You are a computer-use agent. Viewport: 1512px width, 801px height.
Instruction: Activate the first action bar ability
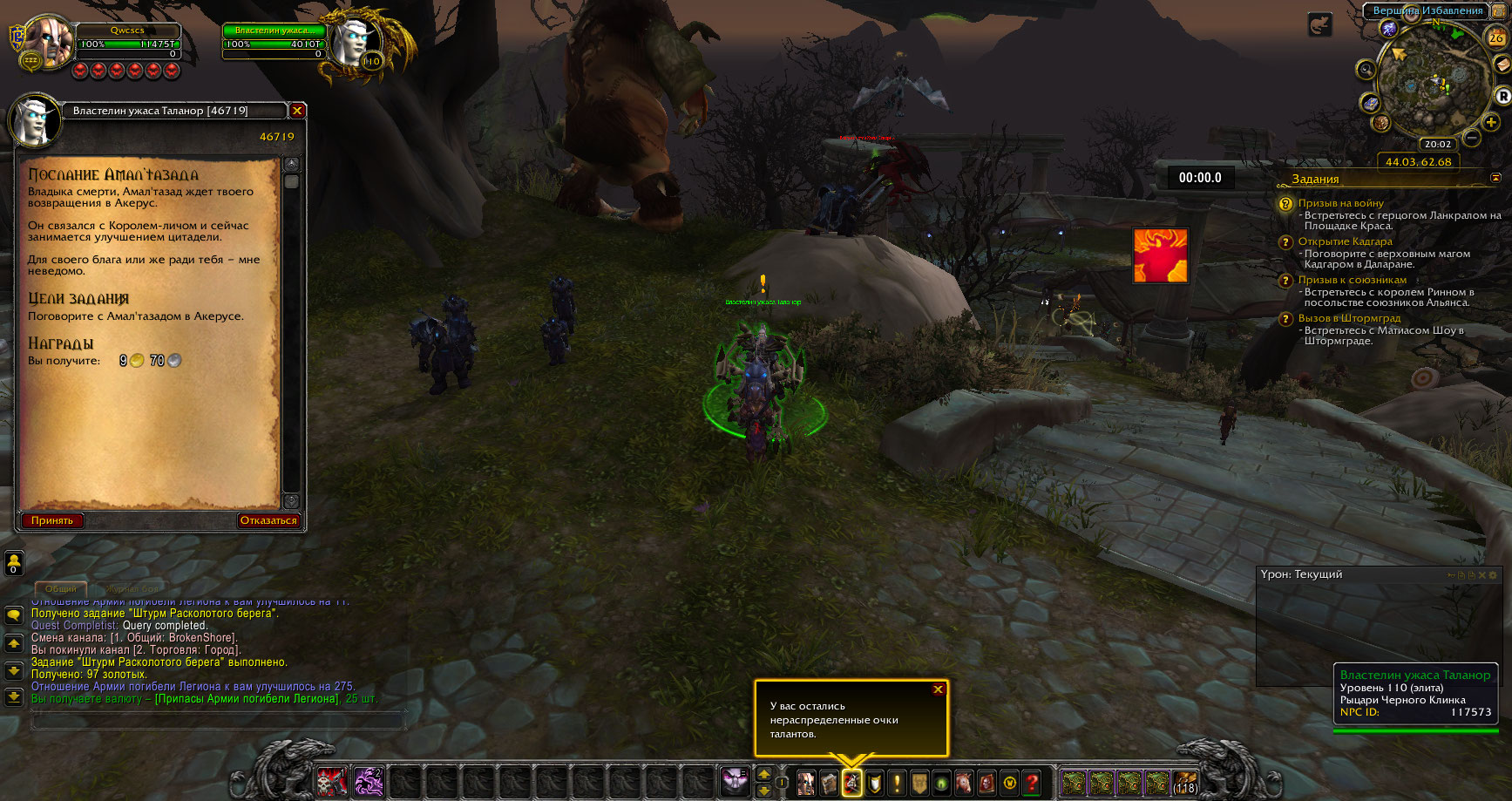click(x=332, y=782)
